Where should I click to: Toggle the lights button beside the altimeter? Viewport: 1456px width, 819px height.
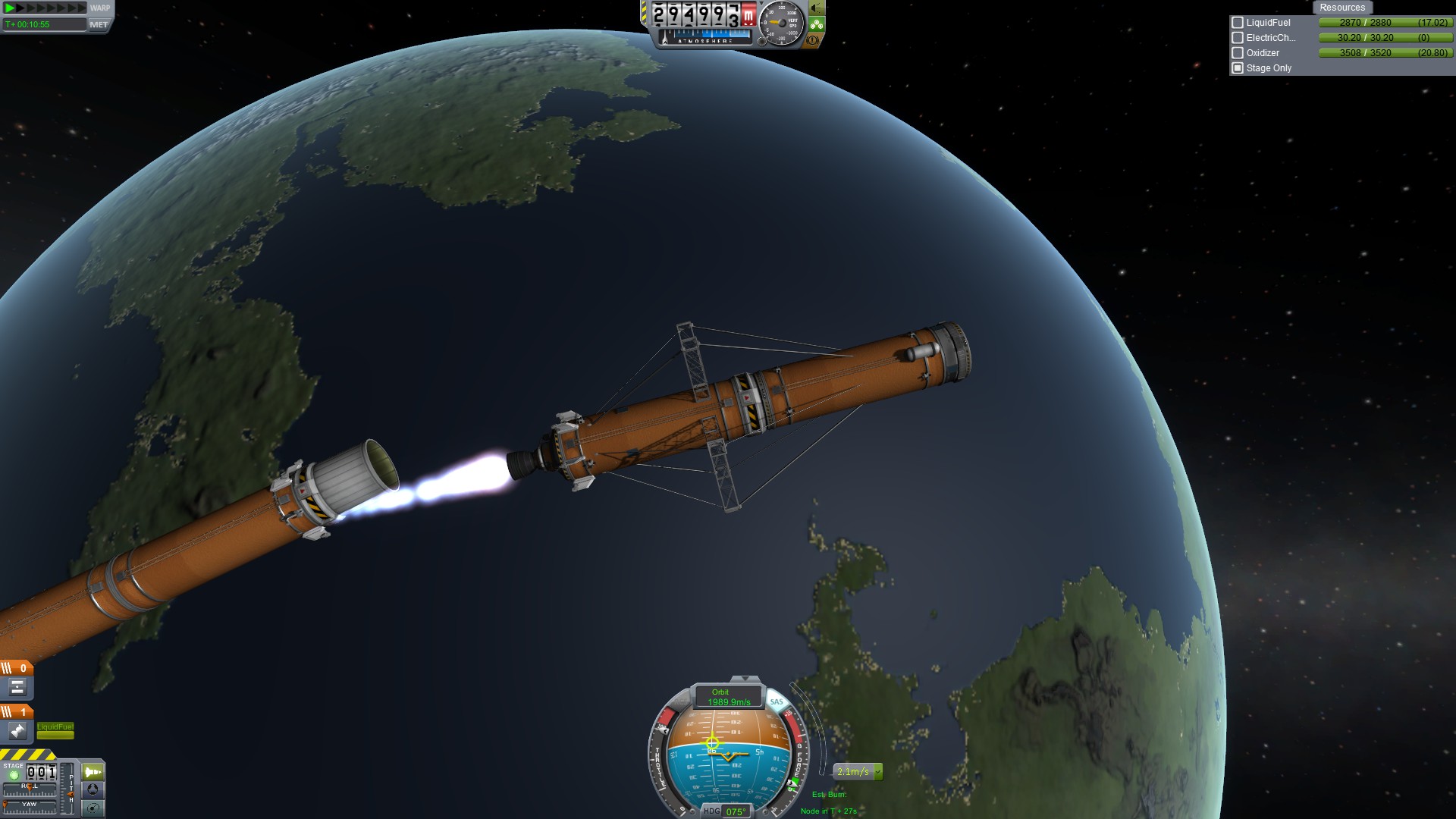pyautogui.click(x=817, y=8)
